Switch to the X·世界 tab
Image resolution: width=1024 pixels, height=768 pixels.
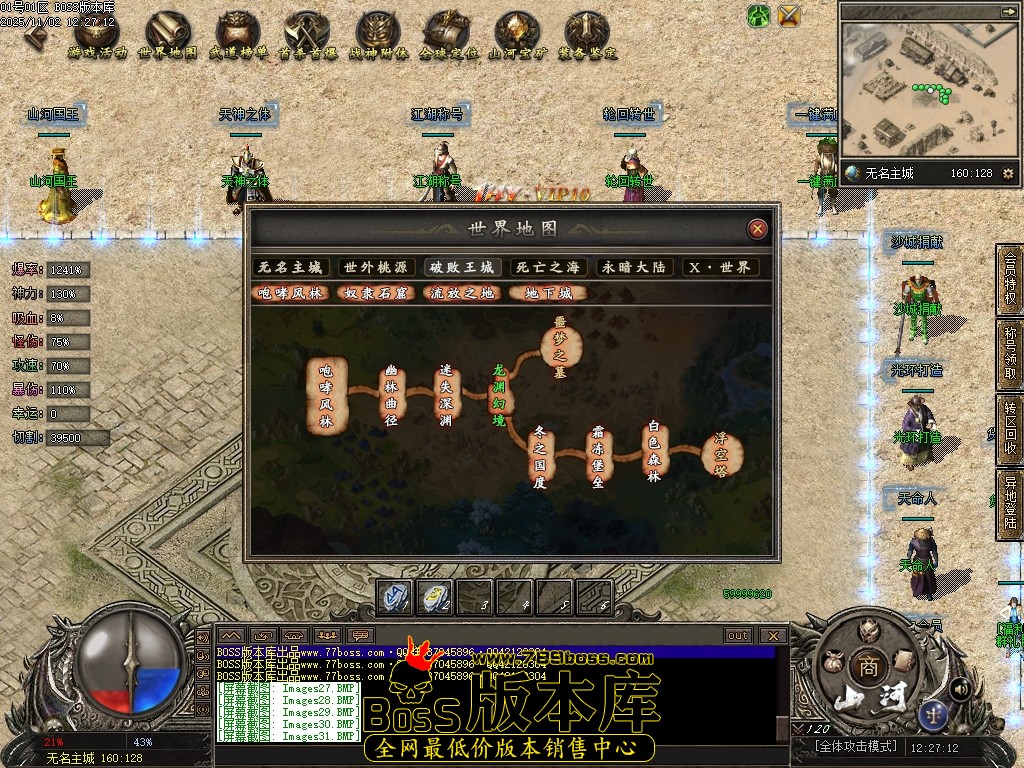719,268
